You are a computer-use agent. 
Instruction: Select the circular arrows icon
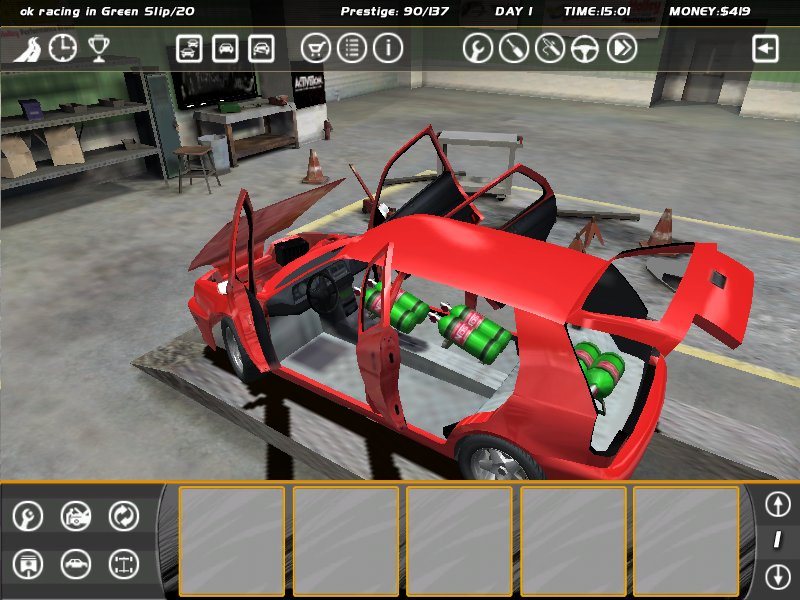pos(124,516)
